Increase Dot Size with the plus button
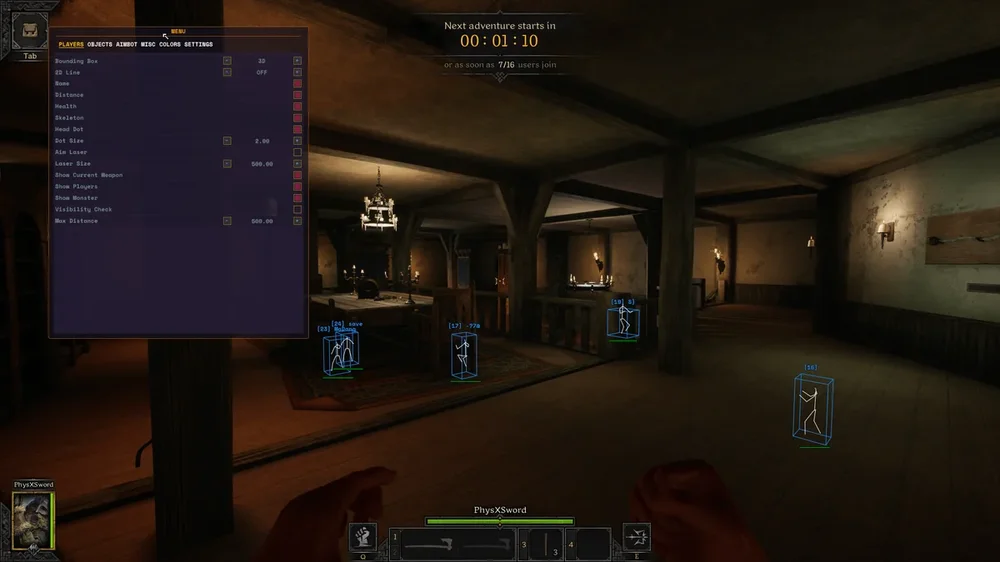1000x562 pixels. pyautogui.click(x=297, y=141)
